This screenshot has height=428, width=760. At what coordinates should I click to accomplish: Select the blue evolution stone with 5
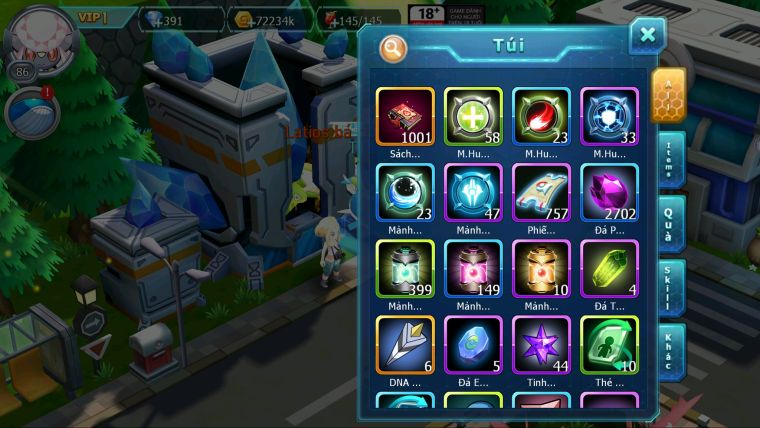[x=473, y=345]
